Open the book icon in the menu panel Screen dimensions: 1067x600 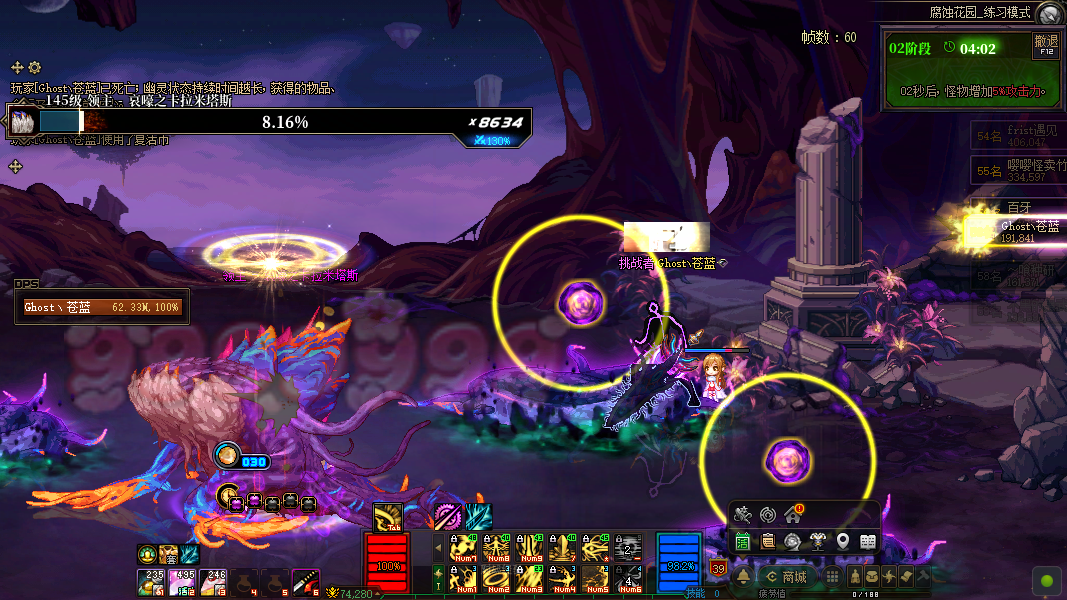[x=868, y=542]
